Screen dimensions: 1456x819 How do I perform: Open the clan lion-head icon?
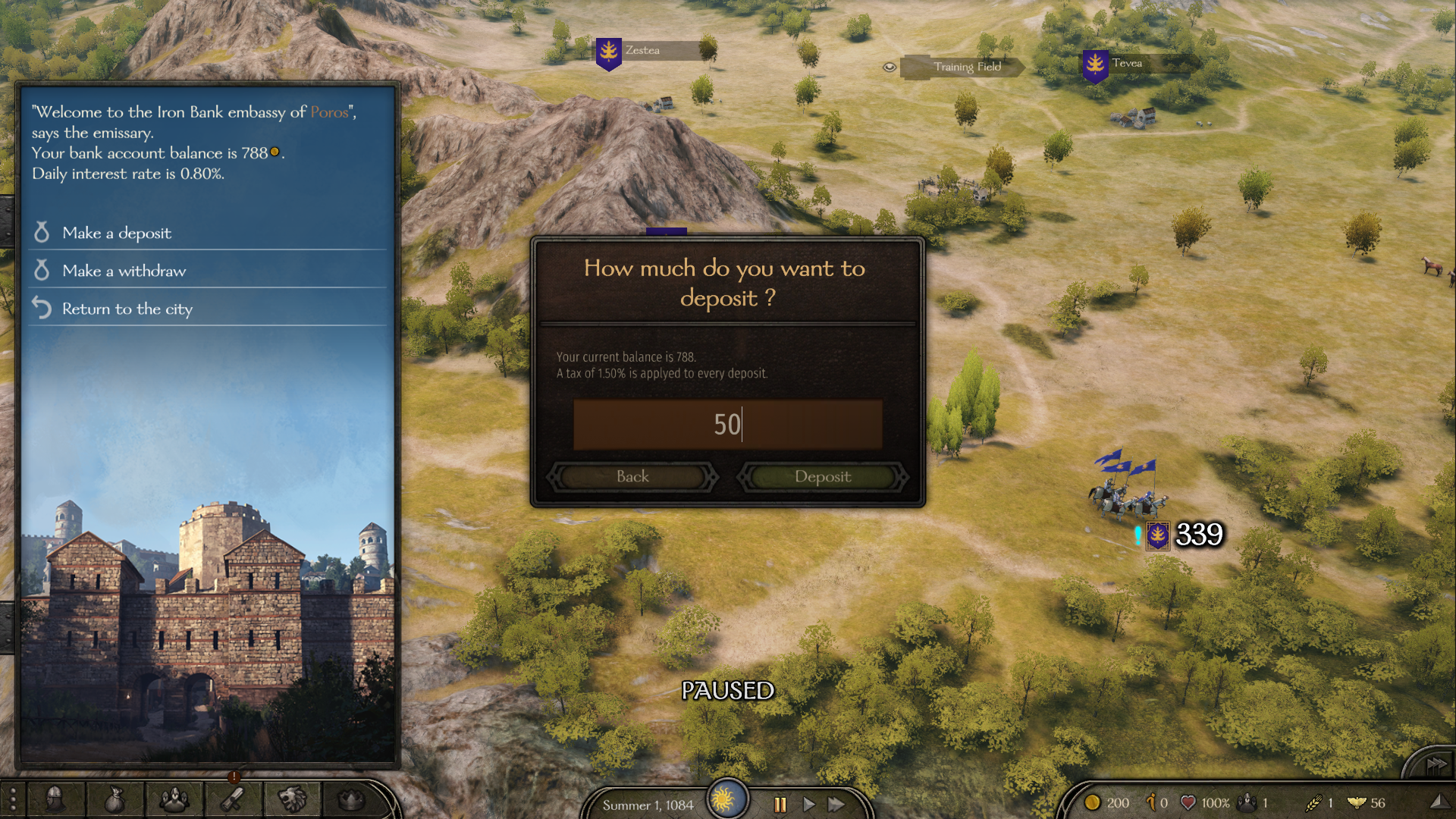(x=292, y=799)
